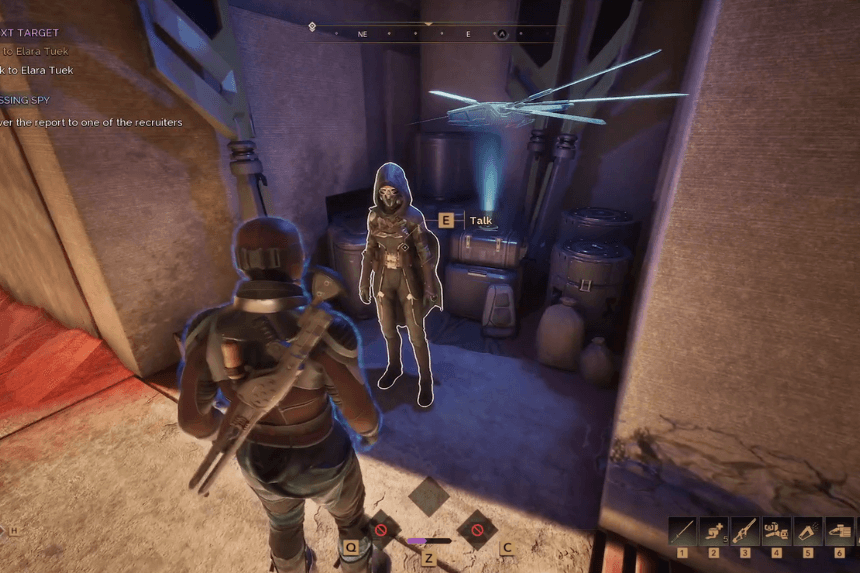
Task: Select the tool in hotbar slot 6
Action: 839,530
